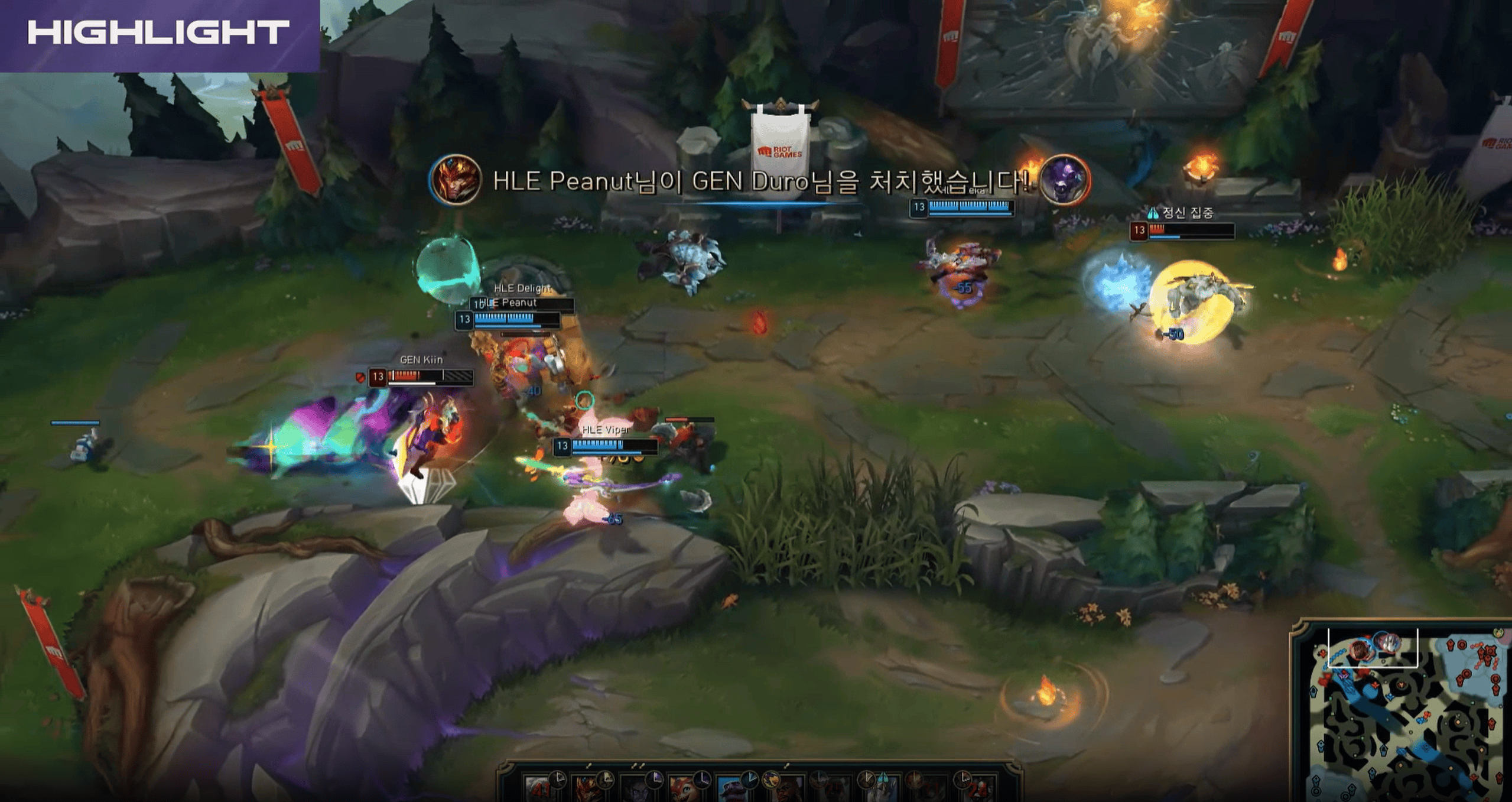Select the blue-skinned champion portrait

(730, 789)
